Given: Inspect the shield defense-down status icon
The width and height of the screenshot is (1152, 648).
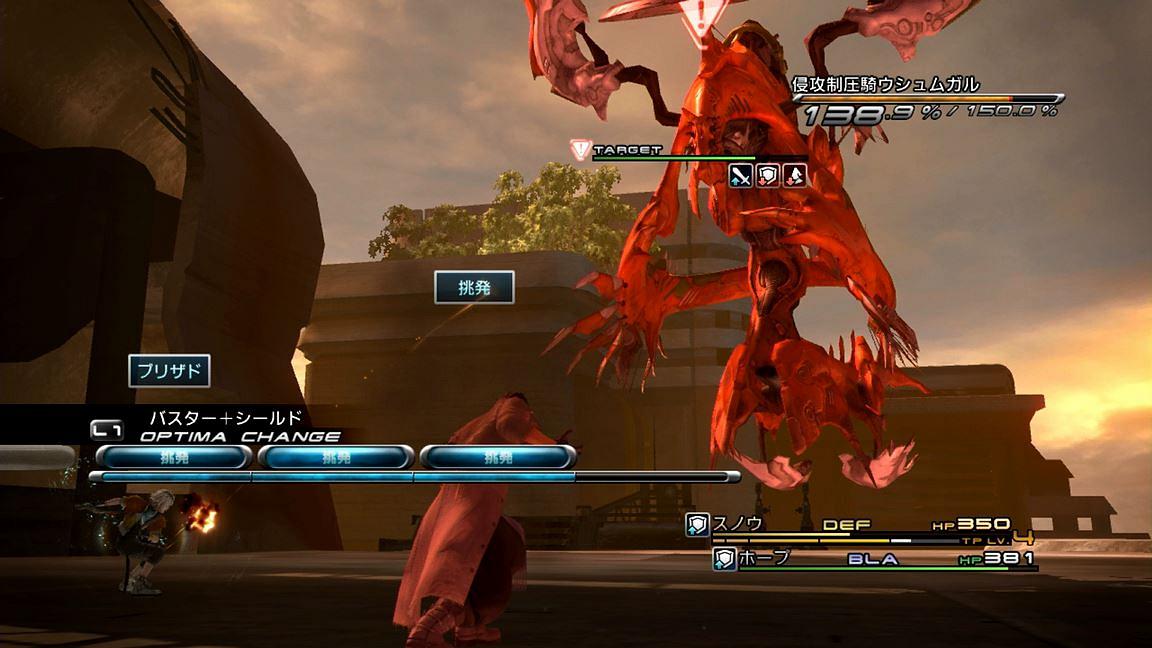Looking at the screenshot, I should 767,176.
